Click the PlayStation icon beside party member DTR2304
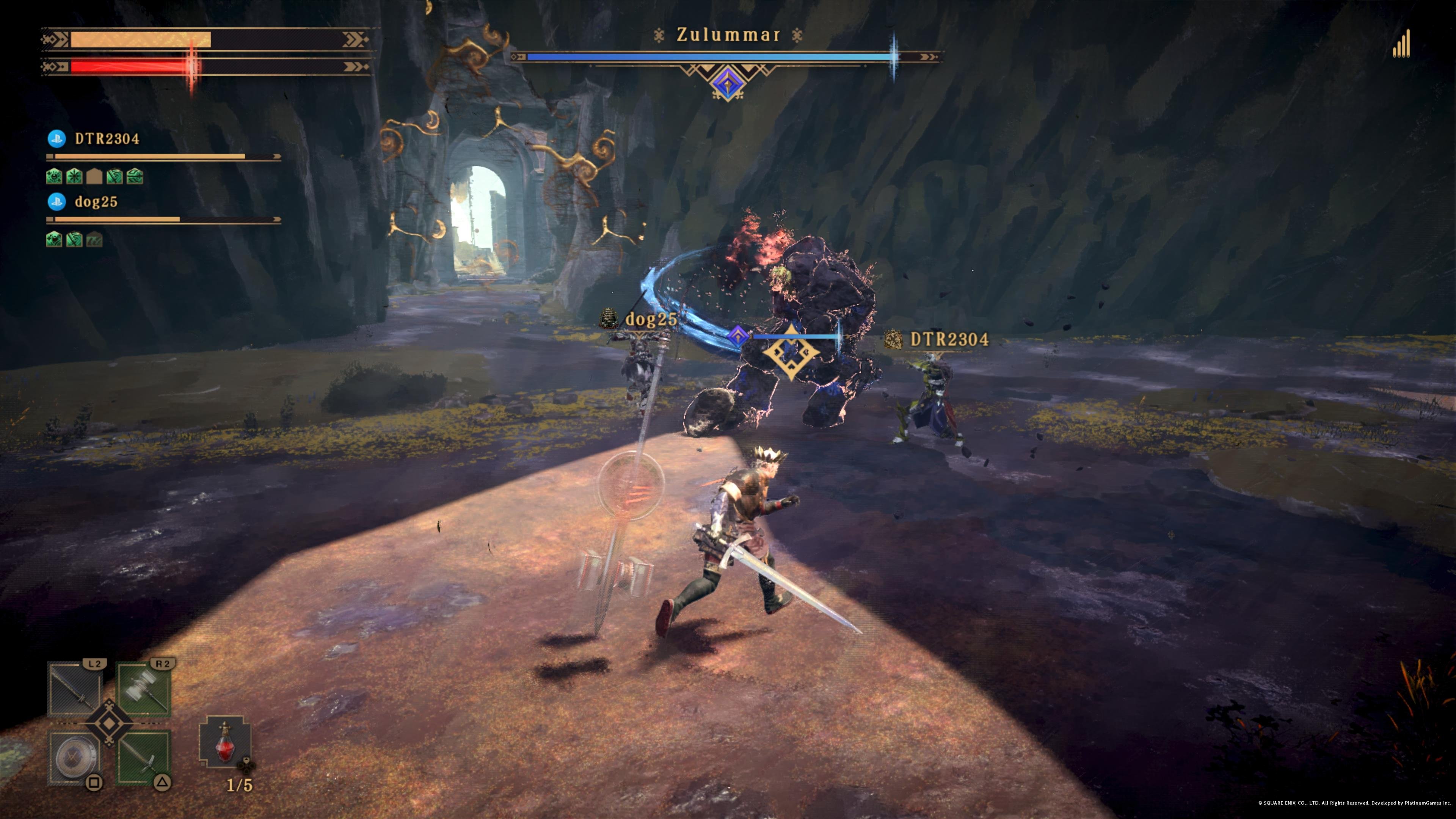The height and width of the screenshot is (819, 1456). click(x=56, y=139)
